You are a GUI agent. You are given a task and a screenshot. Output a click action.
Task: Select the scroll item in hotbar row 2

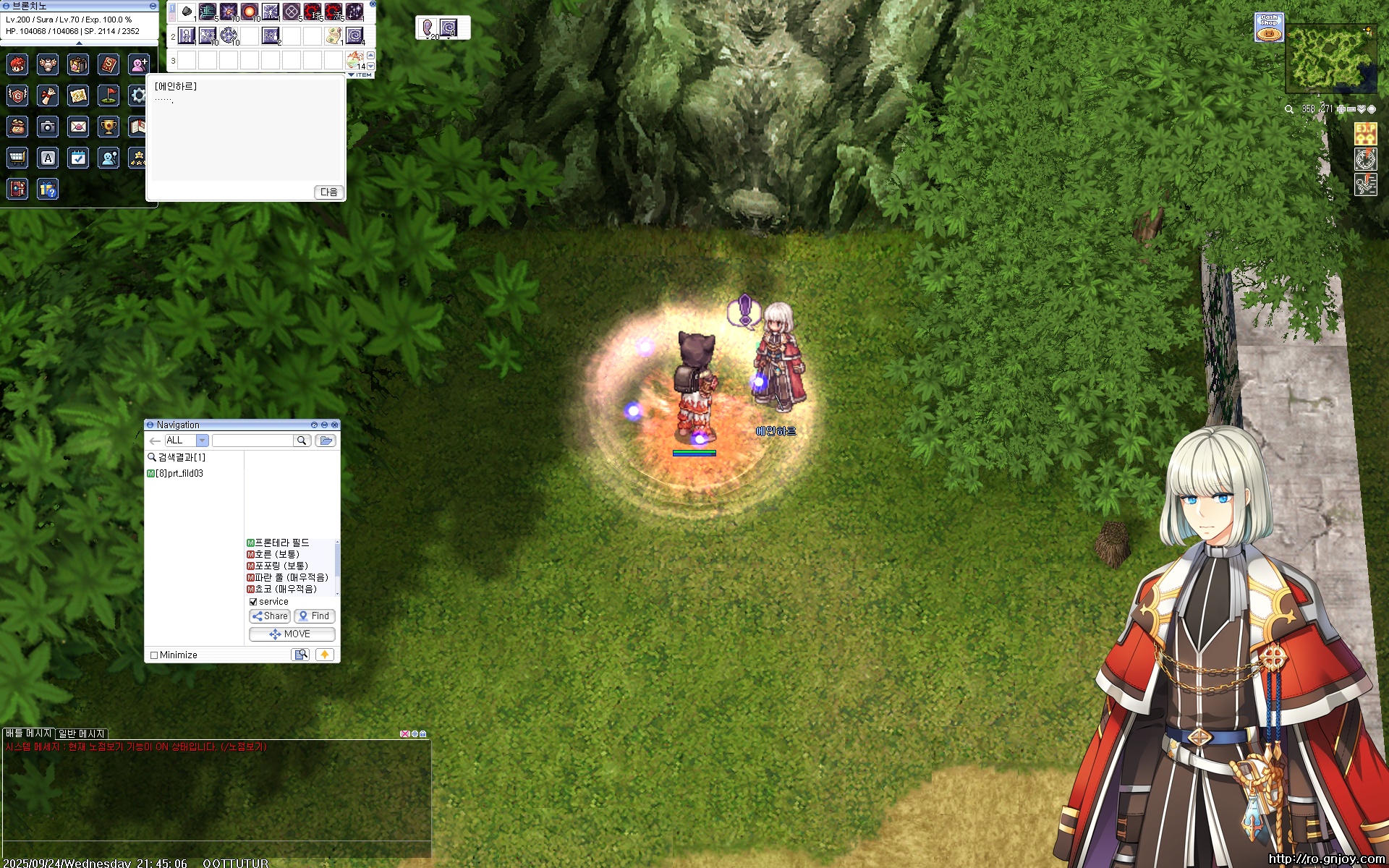pyautogui.click(x=334, y=35)
